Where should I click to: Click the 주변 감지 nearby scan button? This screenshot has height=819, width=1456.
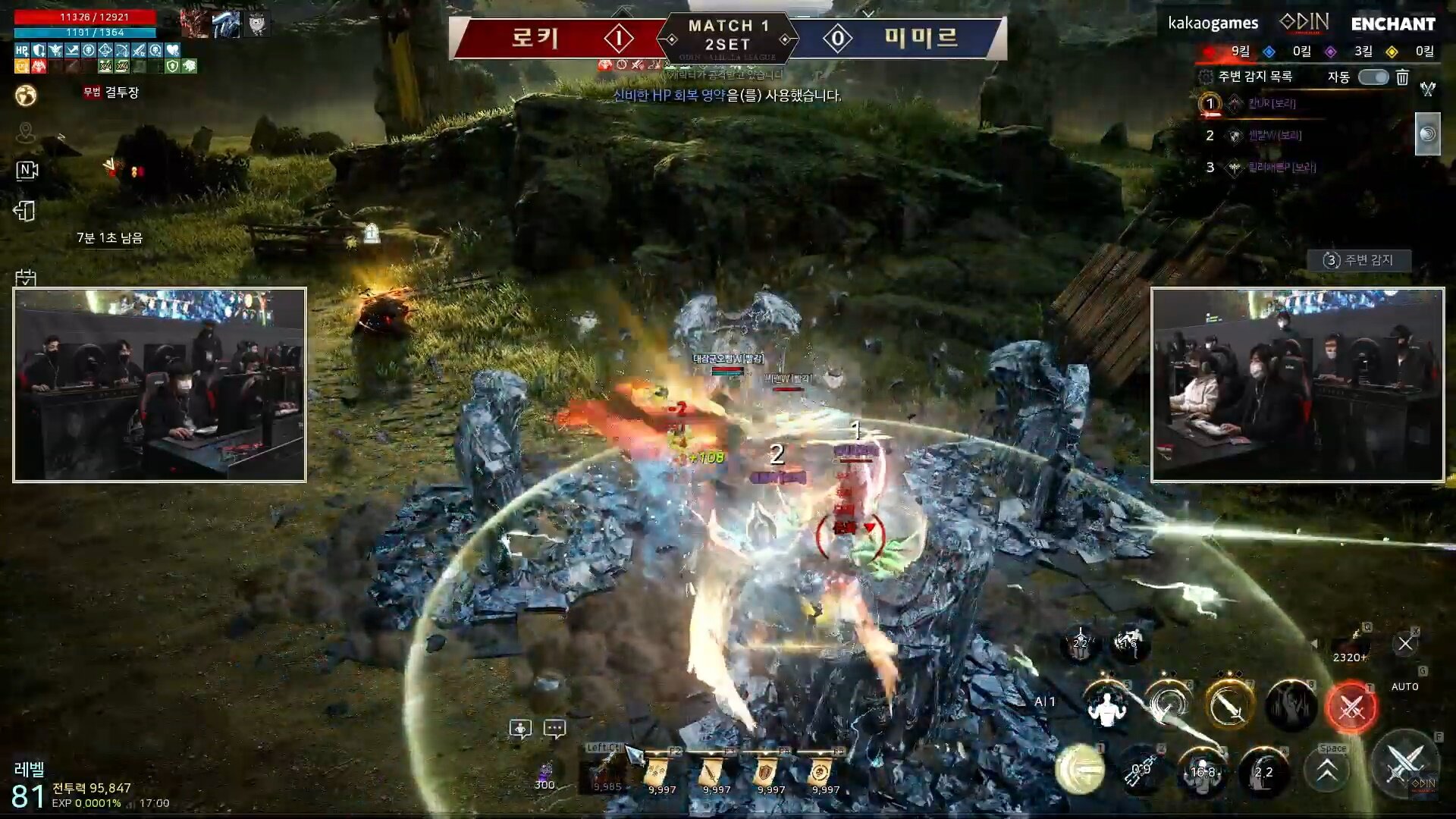[1359, 260]
